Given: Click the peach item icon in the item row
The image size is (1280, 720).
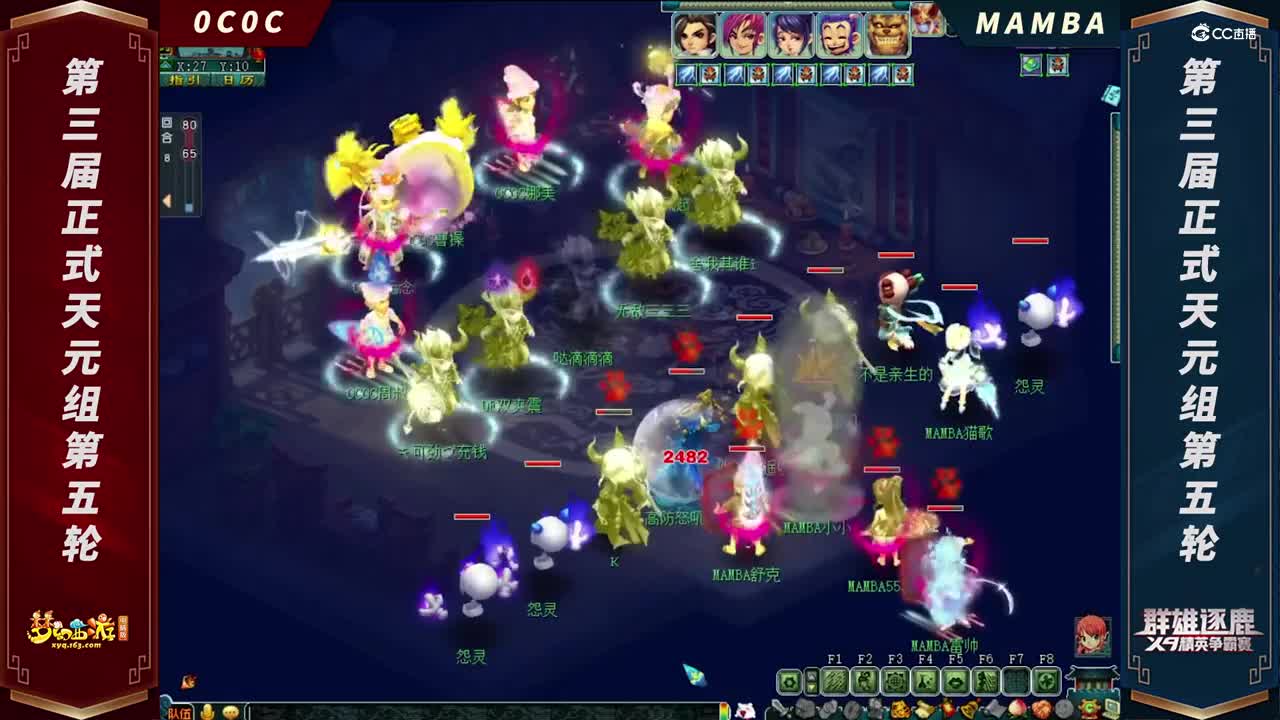Looking at the screenshot, I should coord(1016,708).
